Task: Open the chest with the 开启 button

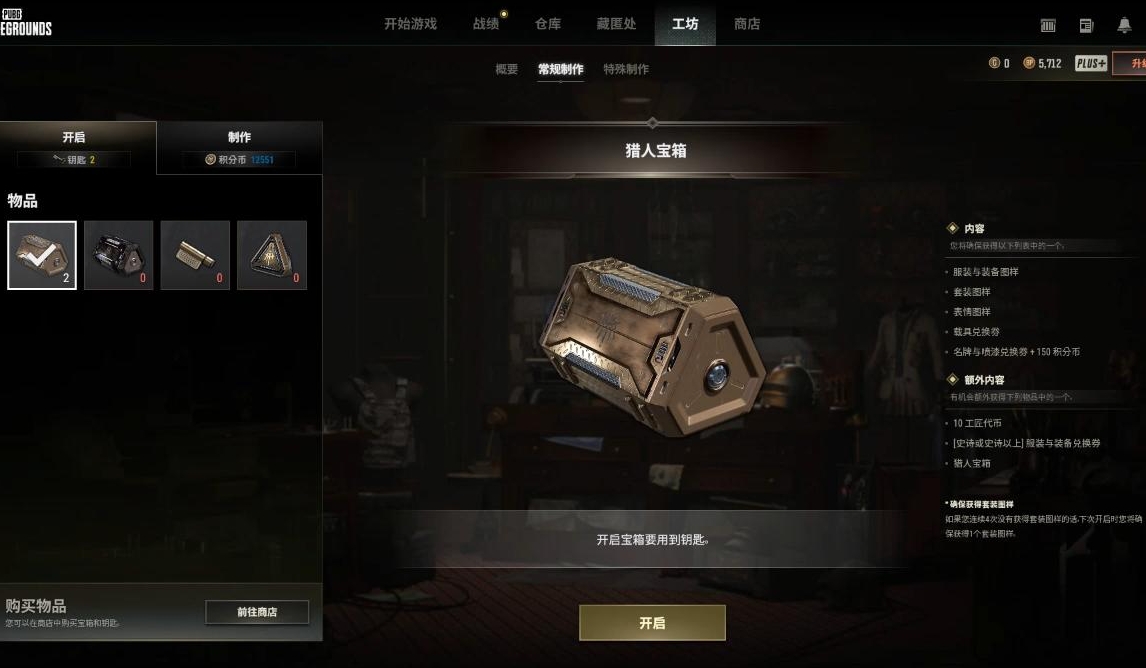Action: pos(652,623)
